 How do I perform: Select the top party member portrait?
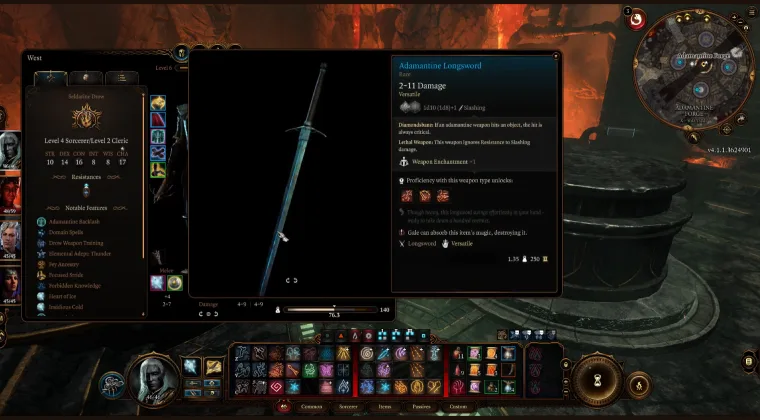10,148
